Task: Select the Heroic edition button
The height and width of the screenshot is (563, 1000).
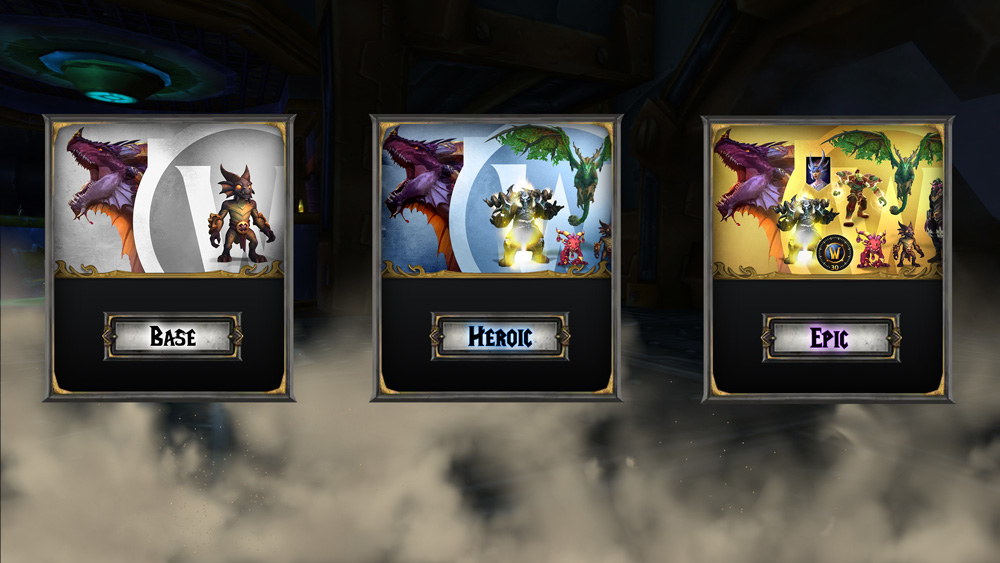Action: point(500,337)
